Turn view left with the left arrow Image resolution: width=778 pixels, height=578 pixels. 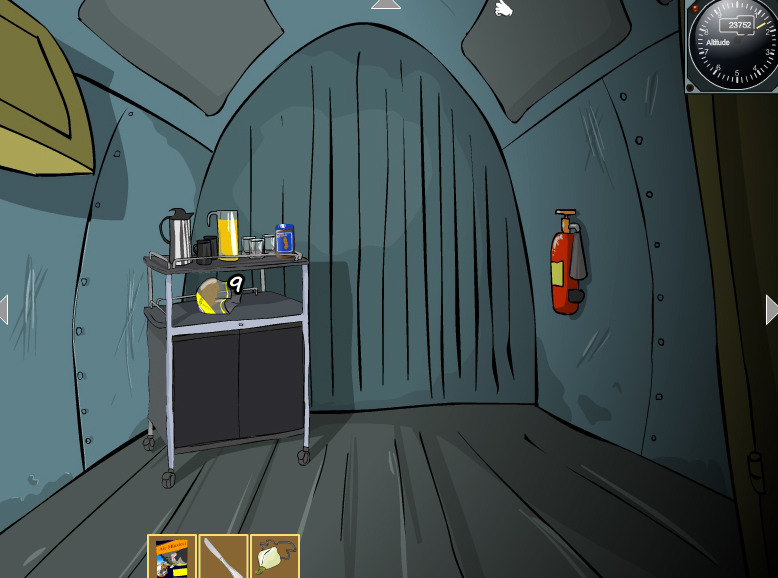pos(4,309)
